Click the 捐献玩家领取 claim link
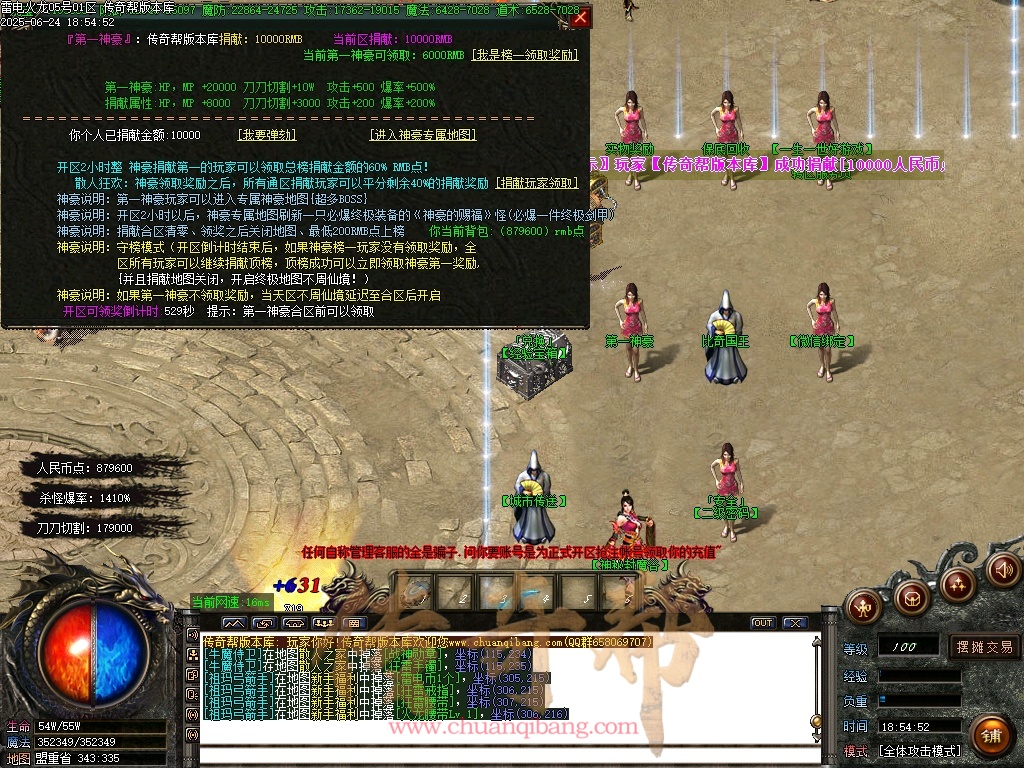Image resolution: width=1024 pixels, height=768 pixels. coord(538,183)
